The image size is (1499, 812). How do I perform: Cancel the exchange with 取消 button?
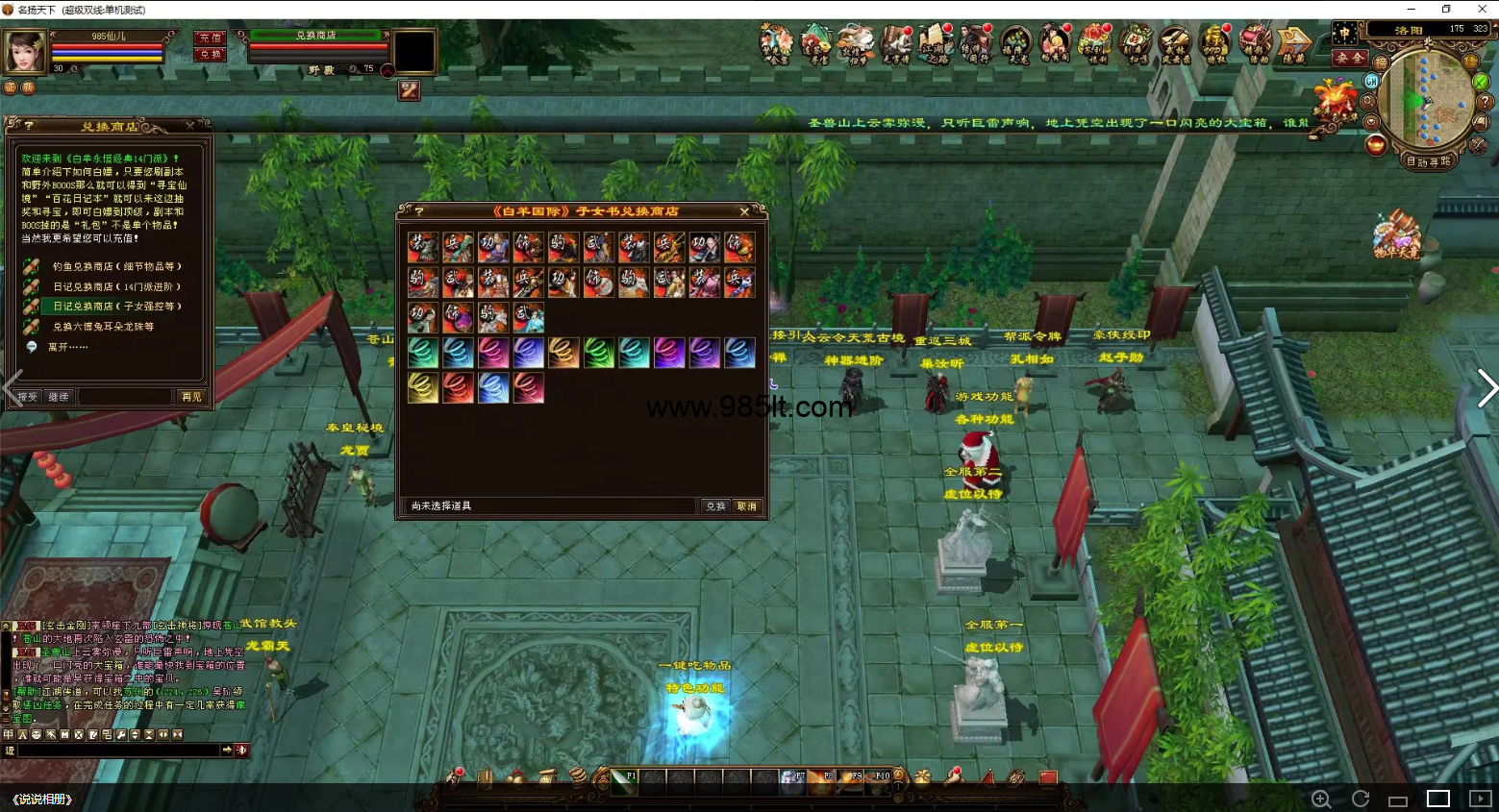click(747, 506)
